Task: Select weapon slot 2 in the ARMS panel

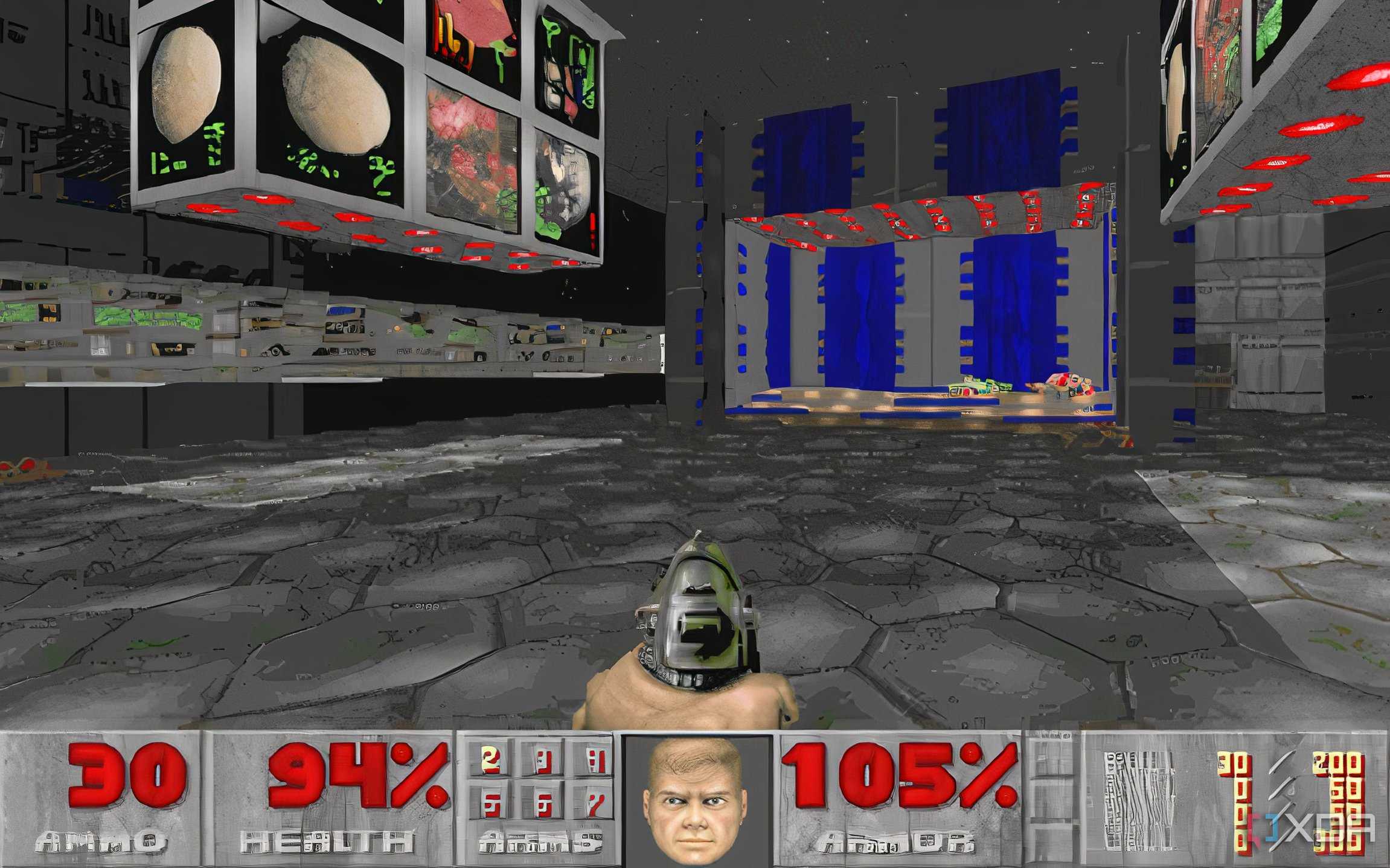Action: (491, 762)
